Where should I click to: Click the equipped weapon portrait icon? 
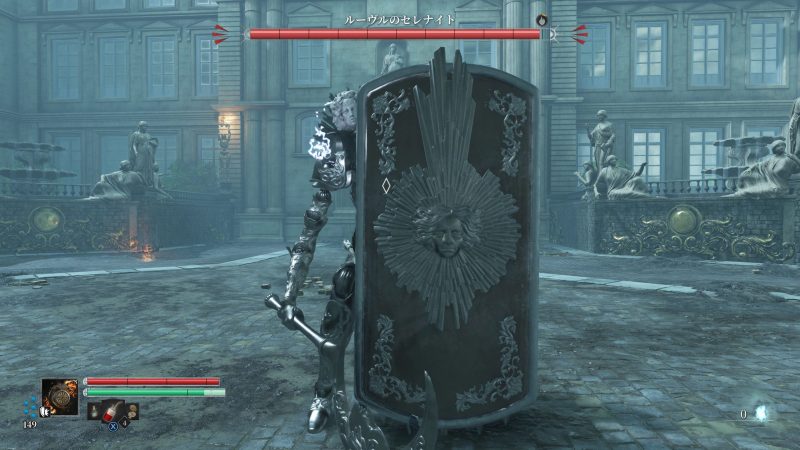tap(60, 397)
